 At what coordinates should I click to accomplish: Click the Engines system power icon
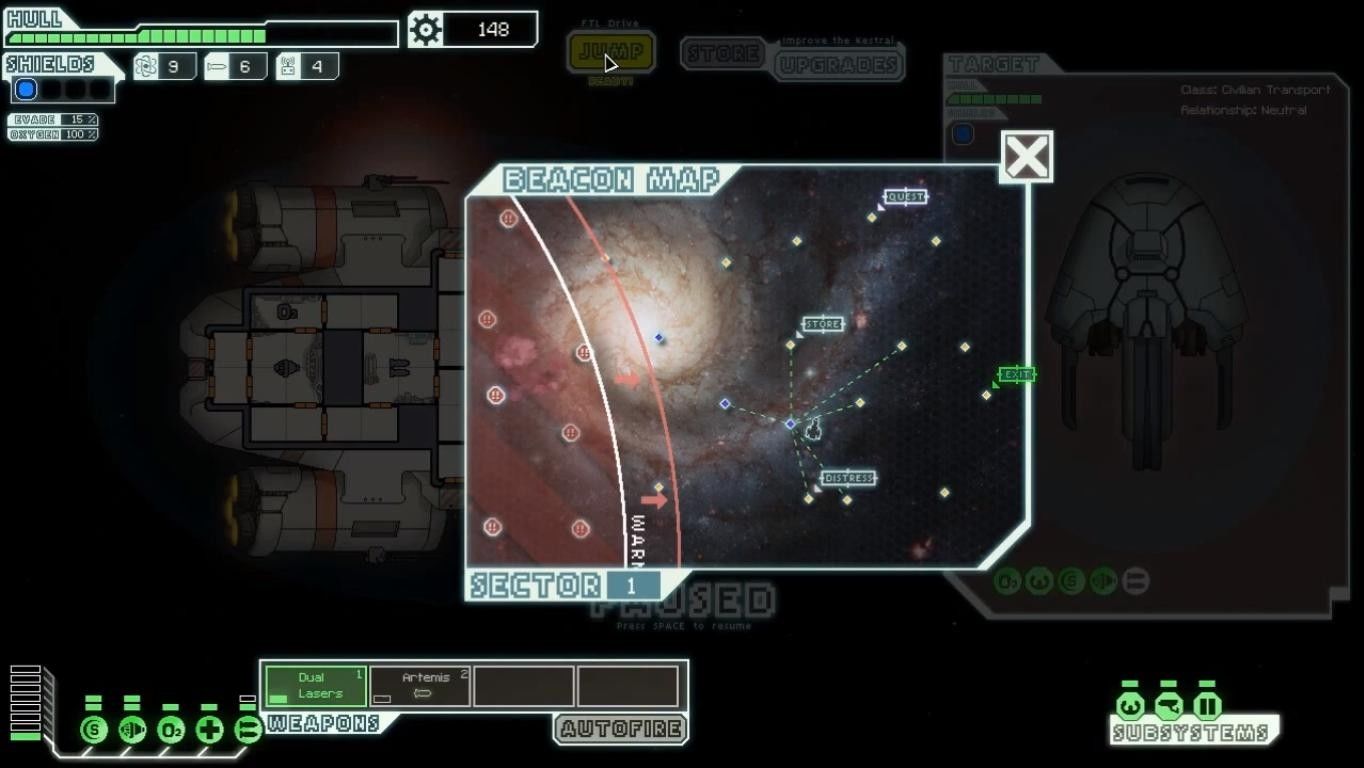pos(132,729)
